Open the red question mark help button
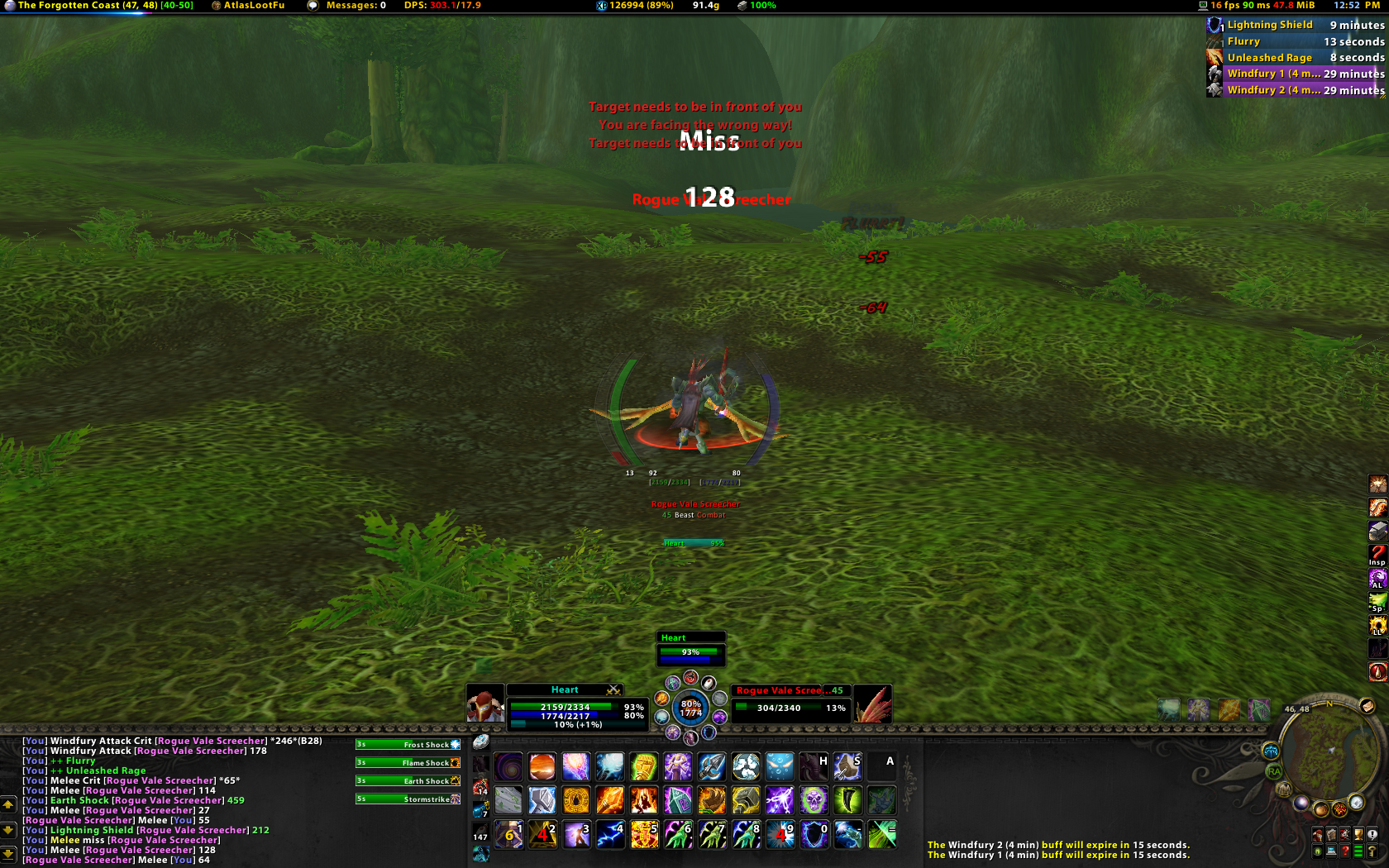Image resolution: width=1389 pixels, height=868 pixels. [1345, 851]
